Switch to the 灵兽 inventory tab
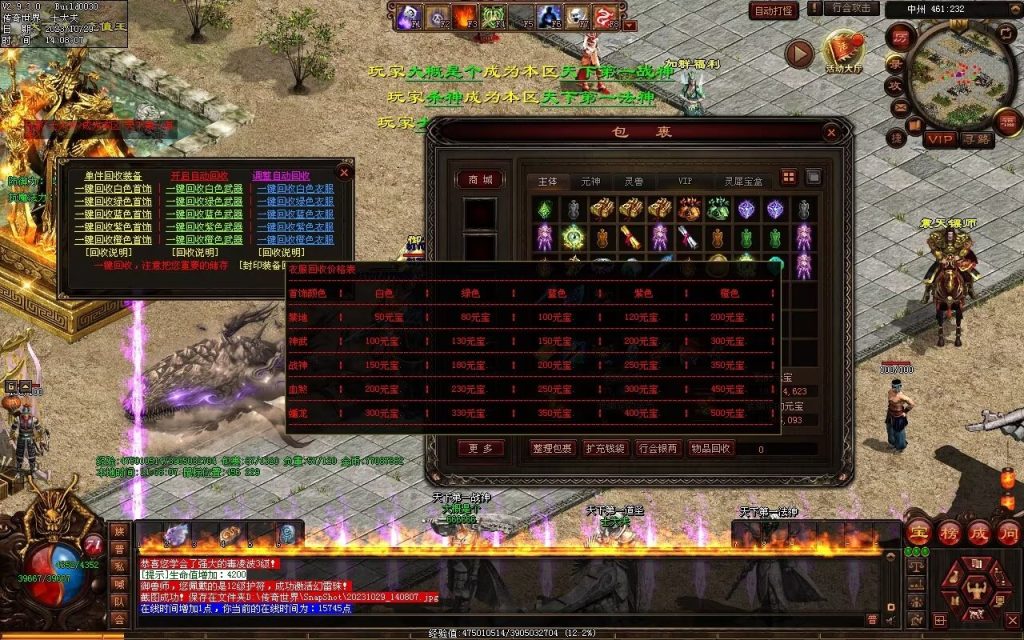The width and height of the screenshot is (1024, 640). (x=634, y=182)
